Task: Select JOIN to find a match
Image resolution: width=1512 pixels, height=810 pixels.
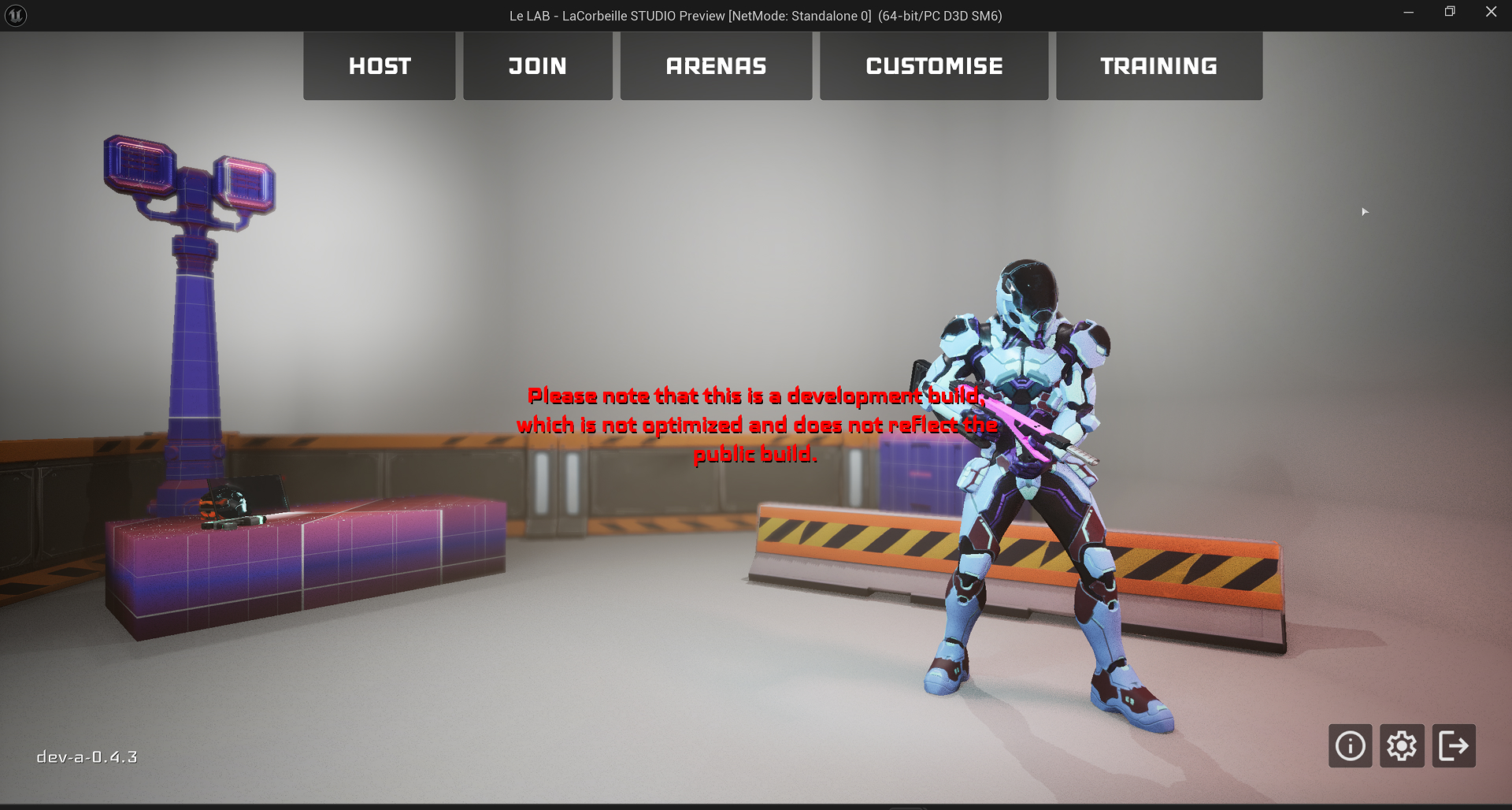Action: click(x=538, y=66)
